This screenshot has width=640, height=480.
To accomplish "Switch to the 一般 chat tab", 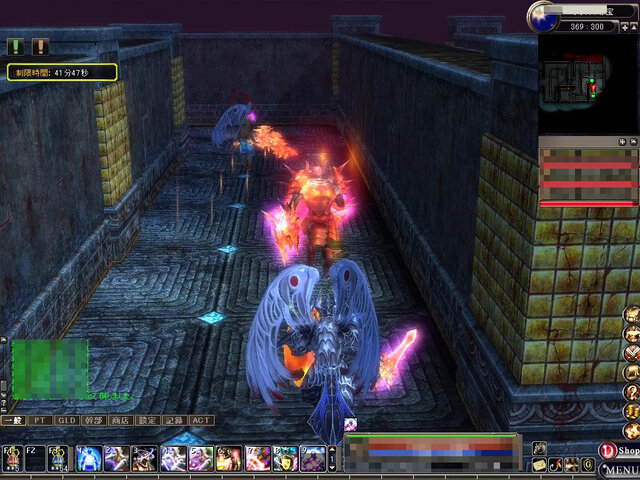I will tap(12, 421).
